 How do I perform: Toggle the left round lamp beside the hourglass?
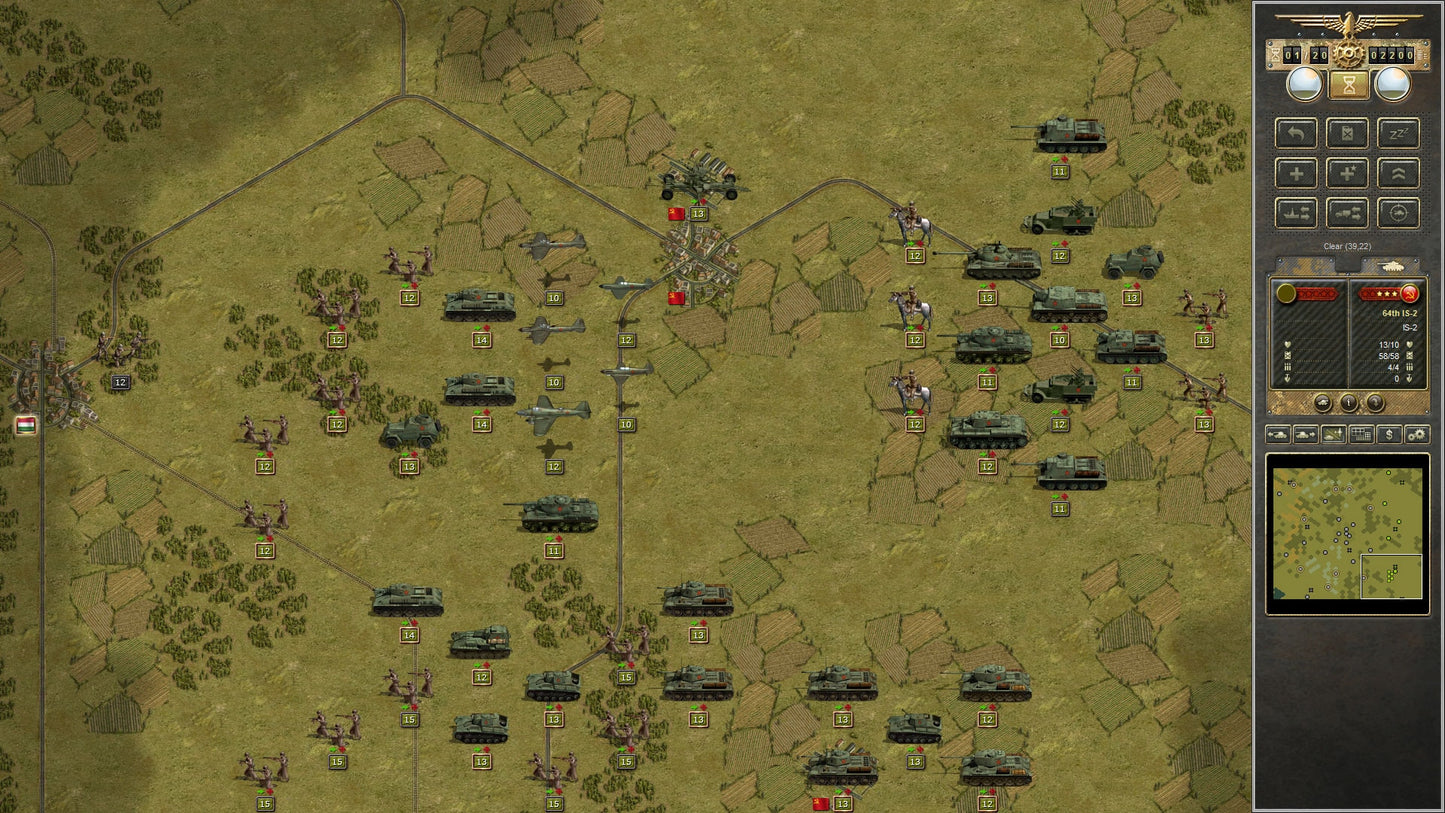[1303, 83]
